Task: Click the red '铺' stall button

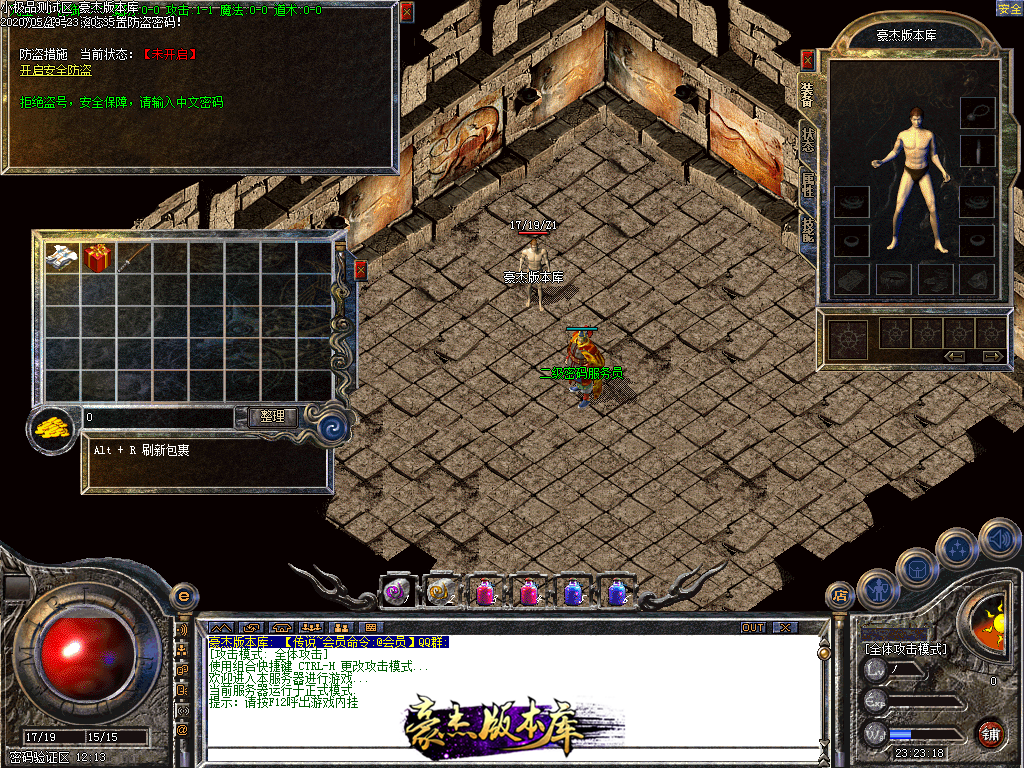Action: click(991, 733)
